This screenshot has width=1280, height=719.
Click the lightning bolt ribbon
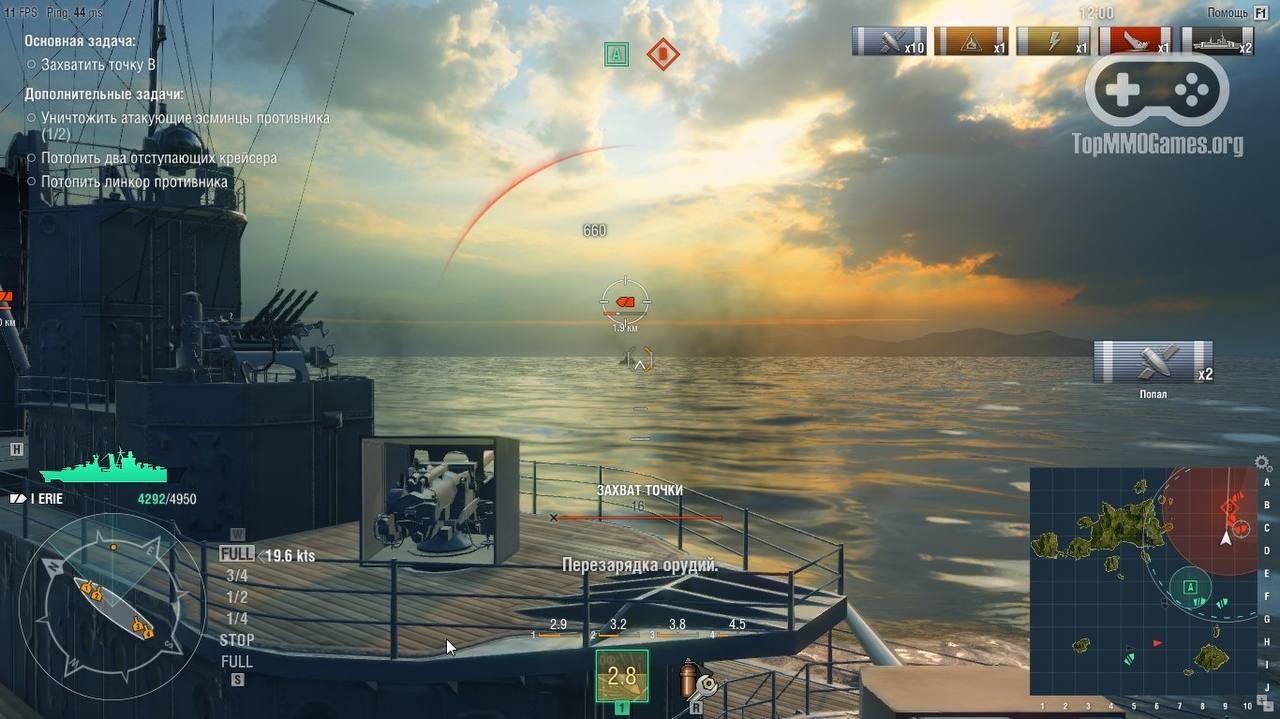[x=1053, y=41]
